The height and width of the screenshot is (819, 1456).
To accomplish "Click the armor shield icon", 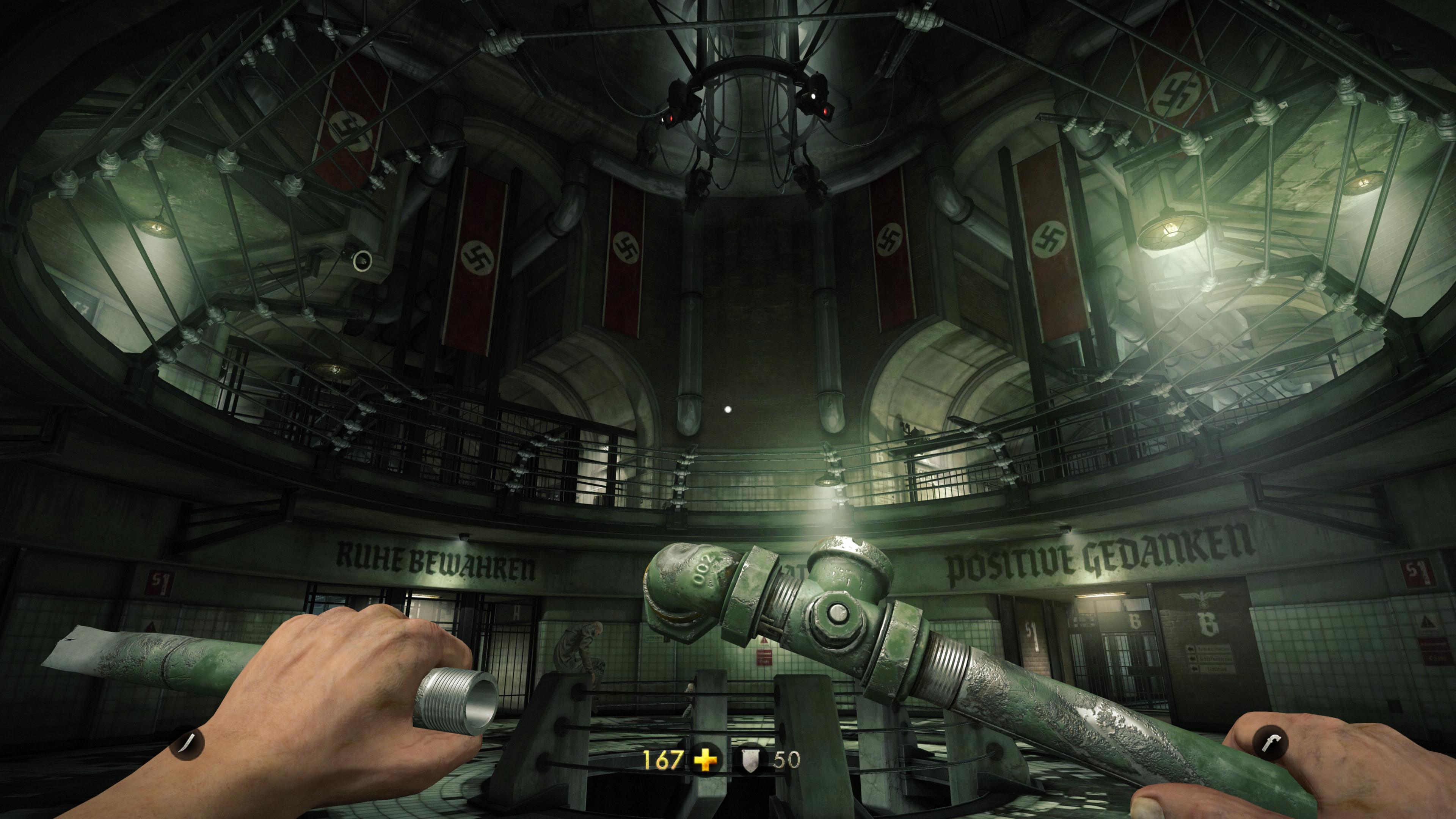I will click(x=751, y=760).
